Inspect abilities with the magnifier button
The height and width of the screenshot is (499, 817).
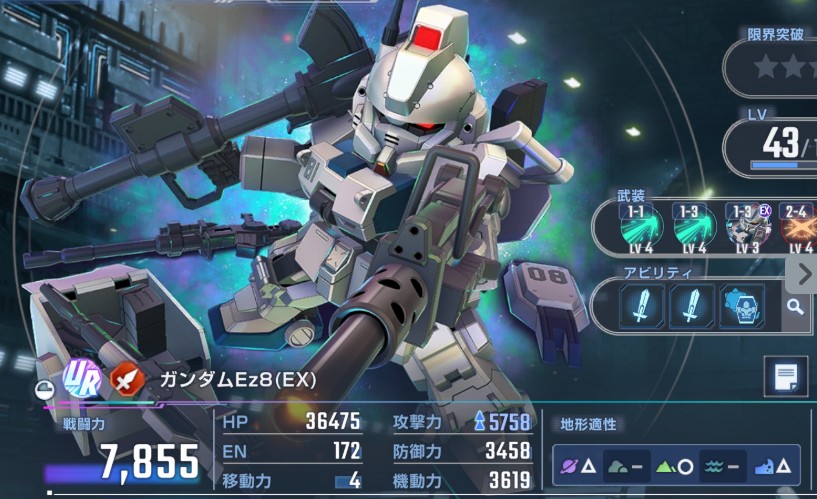pos(795,306)
